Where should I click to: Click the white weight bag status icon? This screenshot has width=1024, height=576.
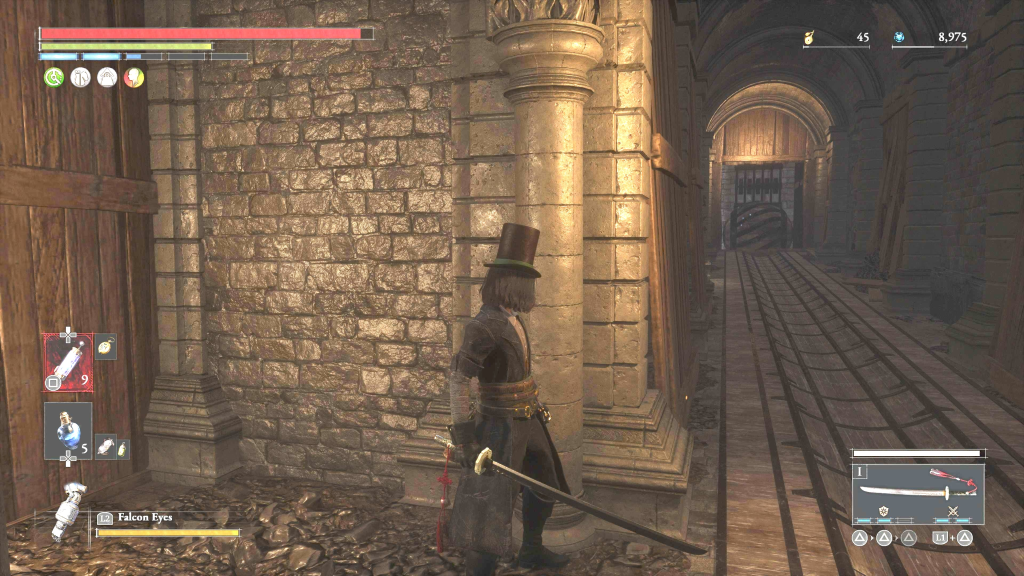pos(107,77)
